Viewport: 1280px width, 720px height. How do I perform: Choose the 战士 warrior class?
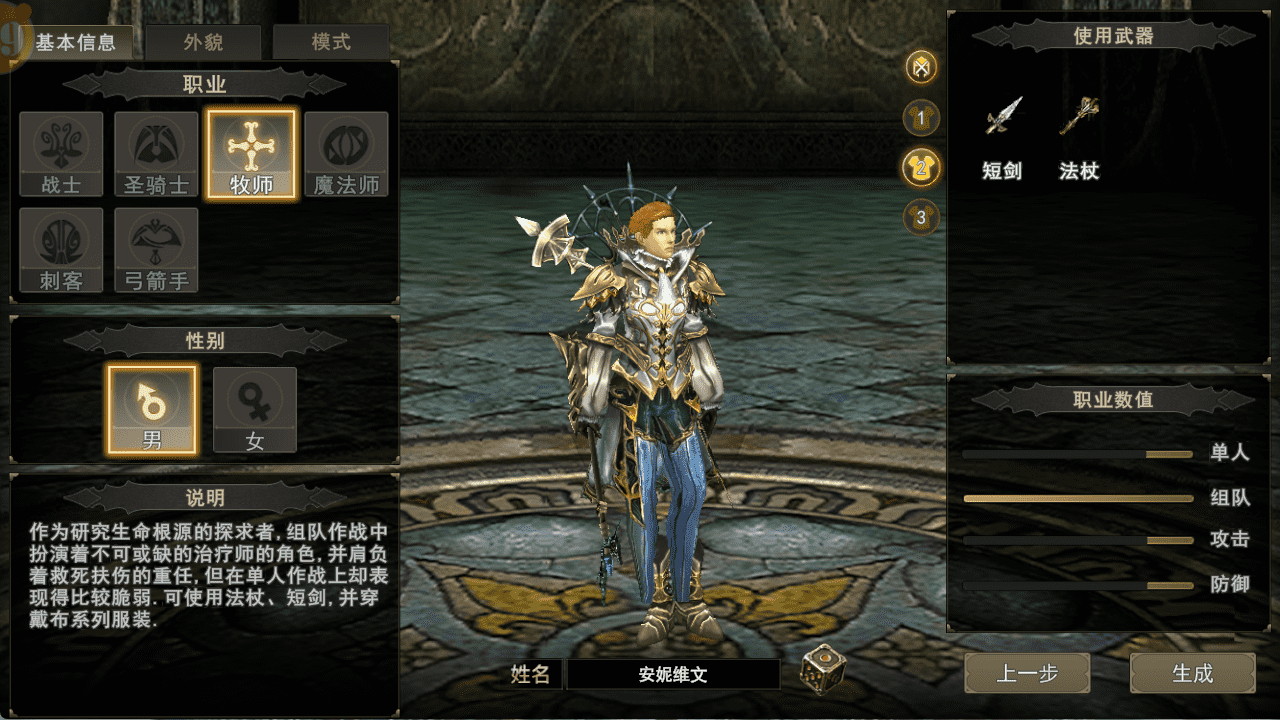pyautogui.click(x=61, y=154)
